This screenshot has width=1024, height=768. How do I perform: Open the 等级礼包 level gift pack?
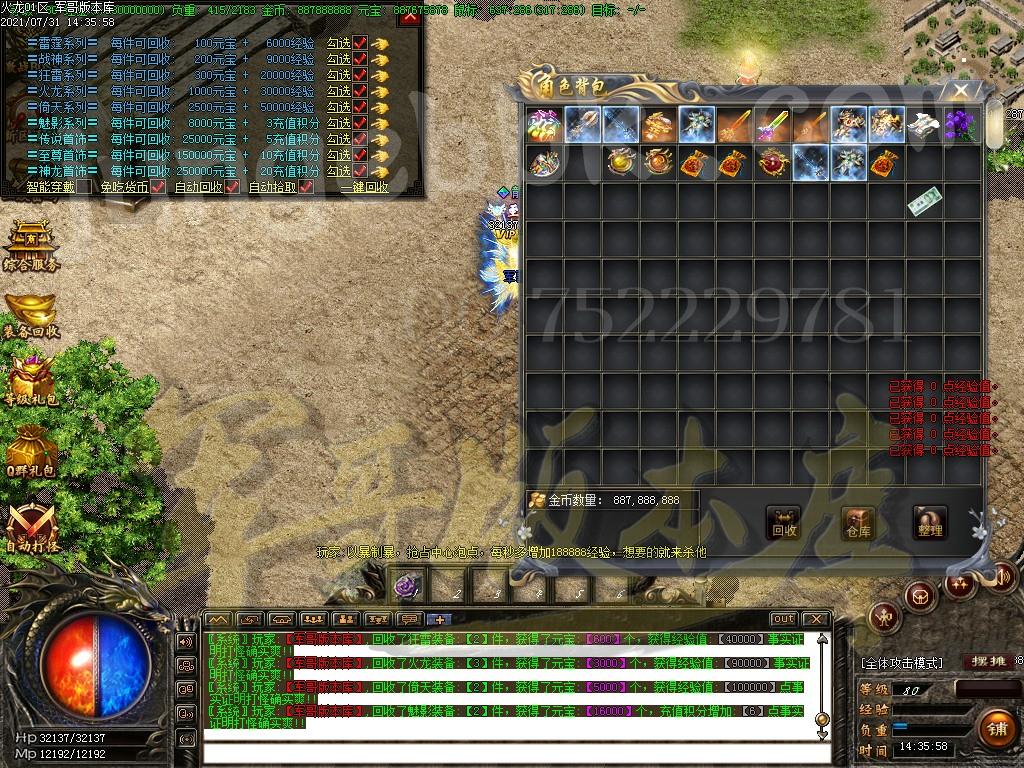click(x=31, y=380)
